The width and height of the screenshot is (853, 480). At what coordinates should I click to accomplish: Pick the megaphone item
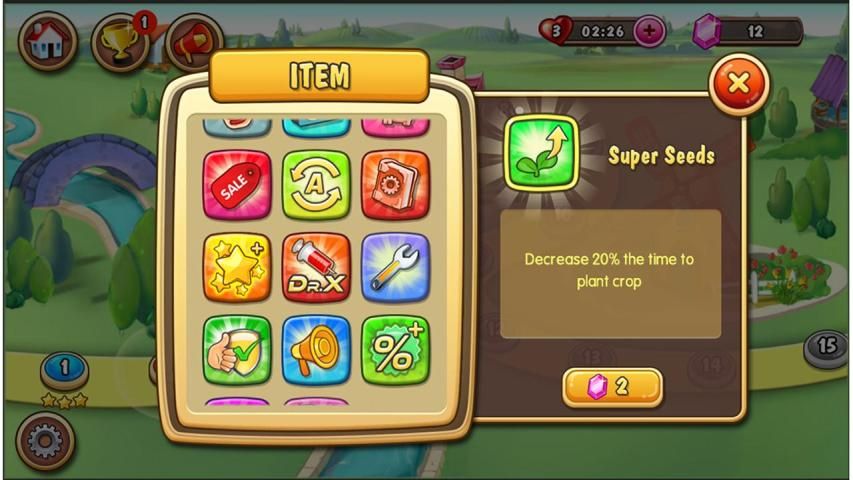tap(316, 349)
